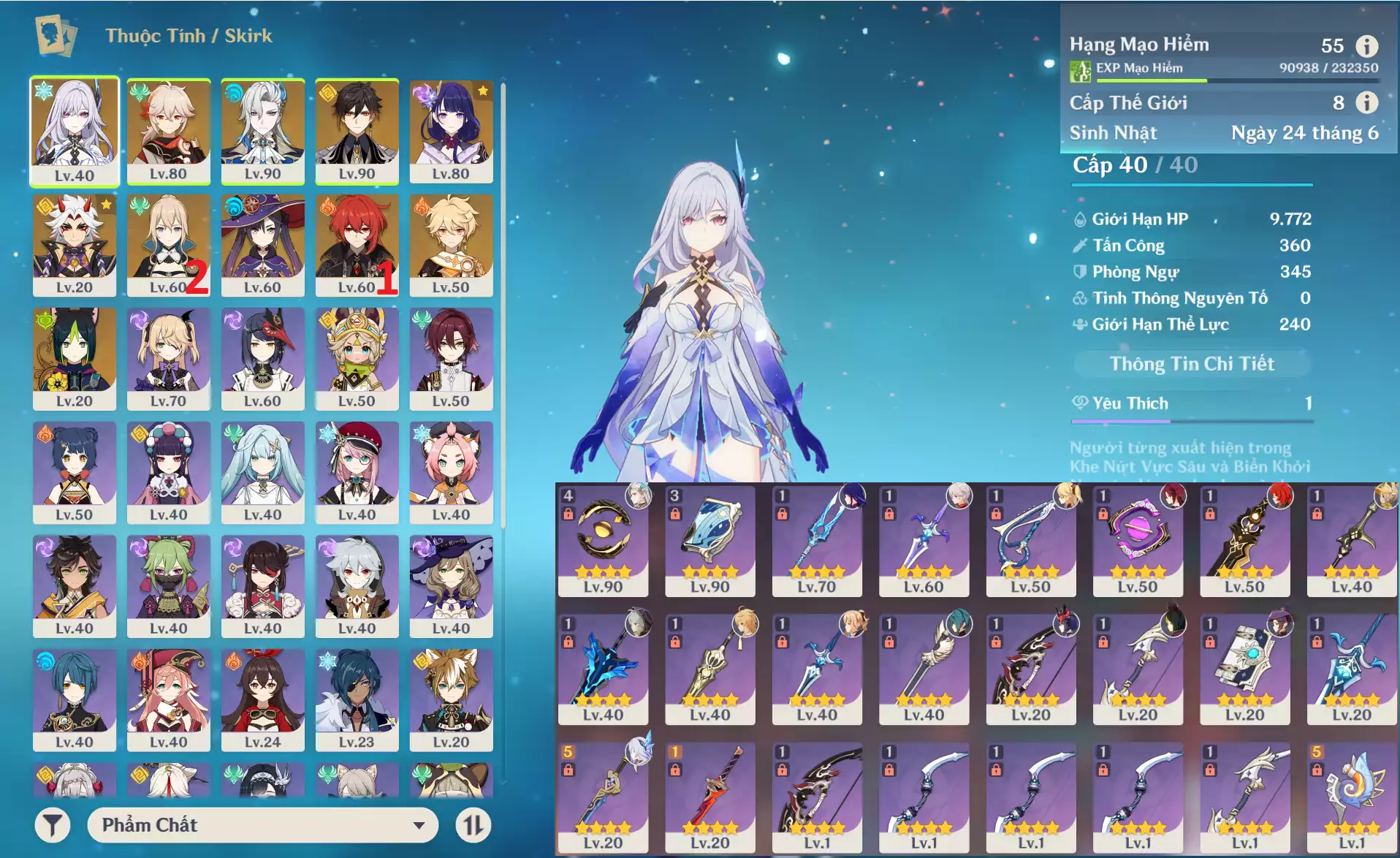Select Arataki Itto's Lv.20 portrait

click(x=74, y=244)
